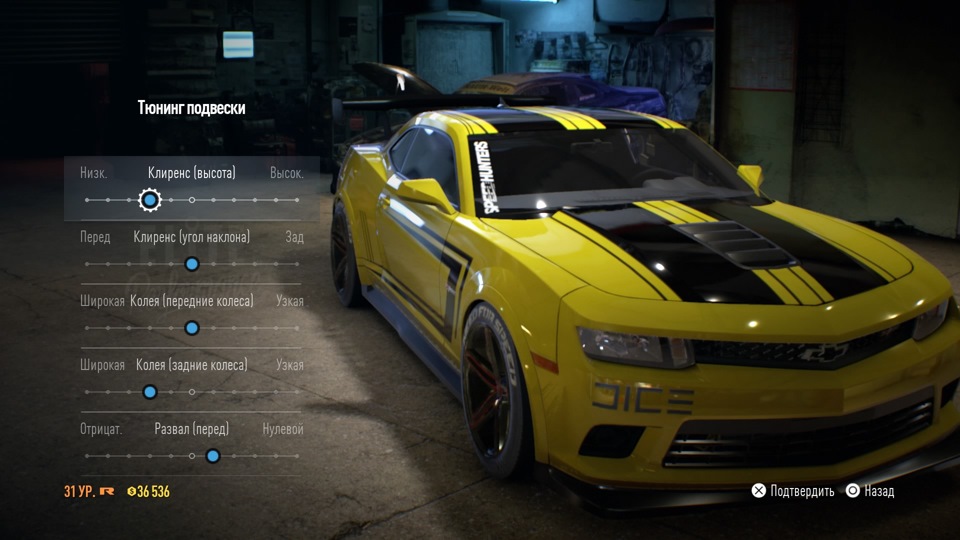
Task: Click the Развал (перед) slider handle
Action: point(213,456)
